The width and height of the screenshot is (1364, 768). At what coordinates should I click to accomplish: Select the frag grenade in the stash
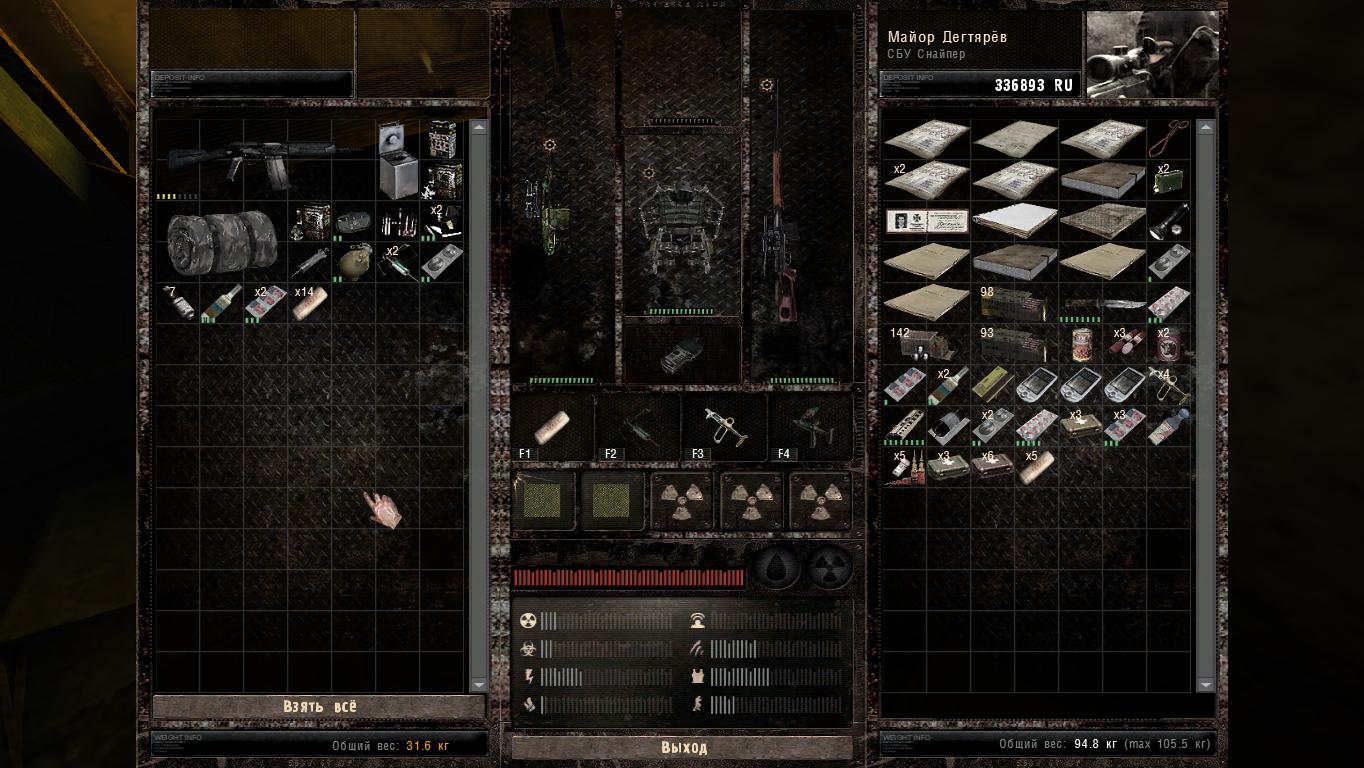pyautogui.click(x=353, y=222)
